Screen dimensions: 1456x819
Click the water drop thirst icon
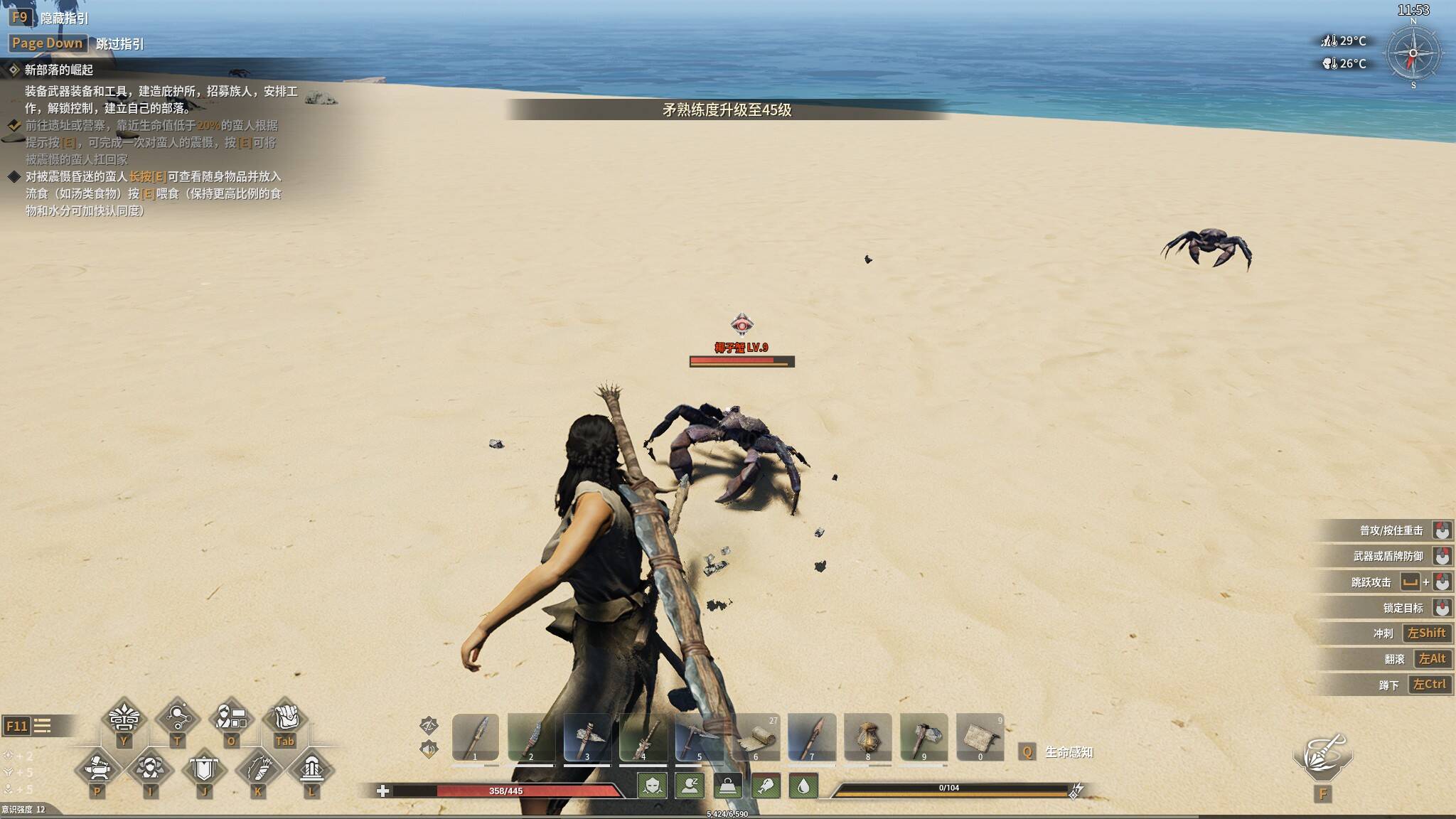[x=803, y=786]
